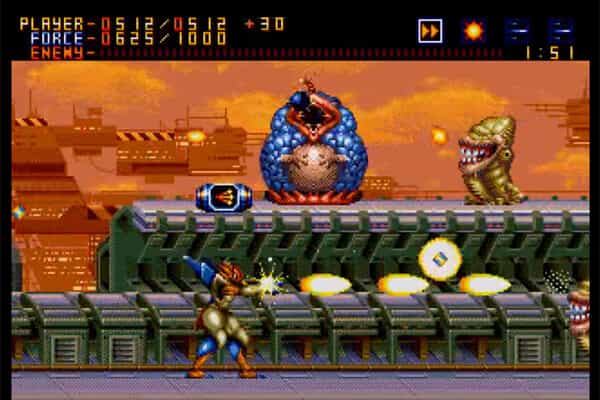The height and width of the screenshot is (400, 600).
Task: Select the double-arrow weapon icon
Action: (430, 31)
